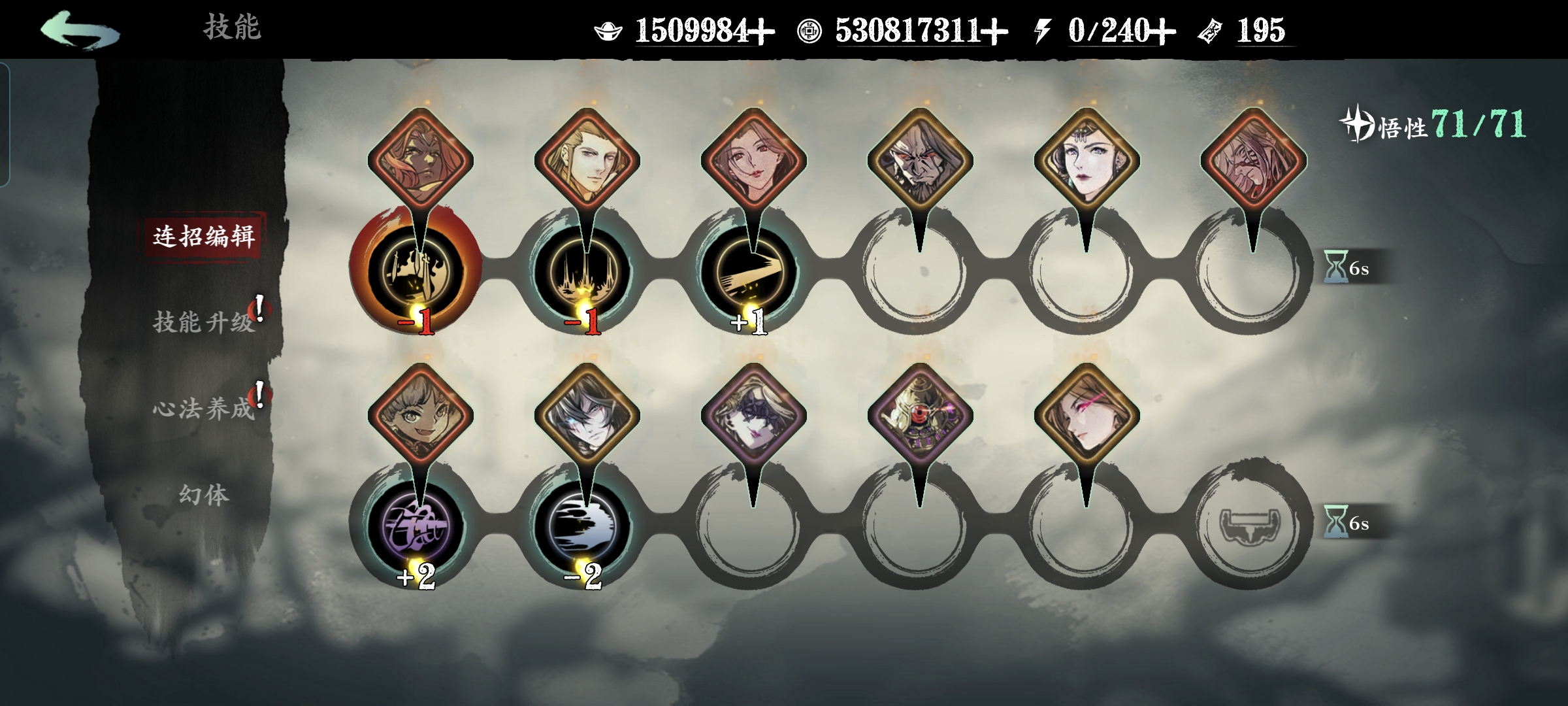Switch to the 连招编辑 tab

click(204, 236)
